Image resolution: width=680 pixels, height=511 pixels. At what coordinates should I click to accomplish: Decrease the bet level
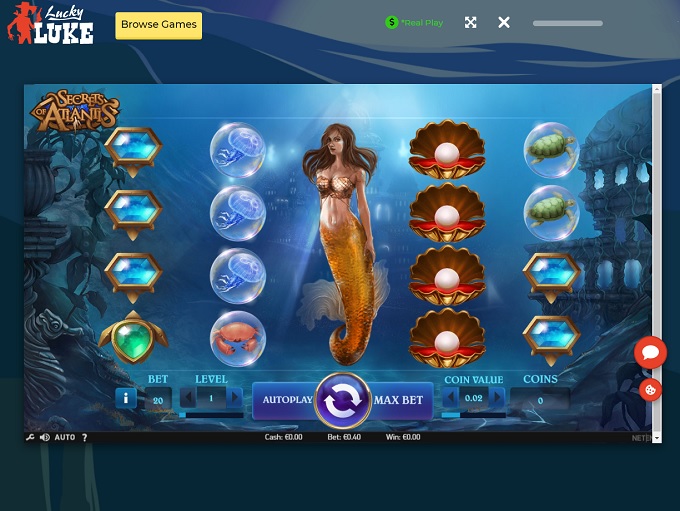click(186, 399)
